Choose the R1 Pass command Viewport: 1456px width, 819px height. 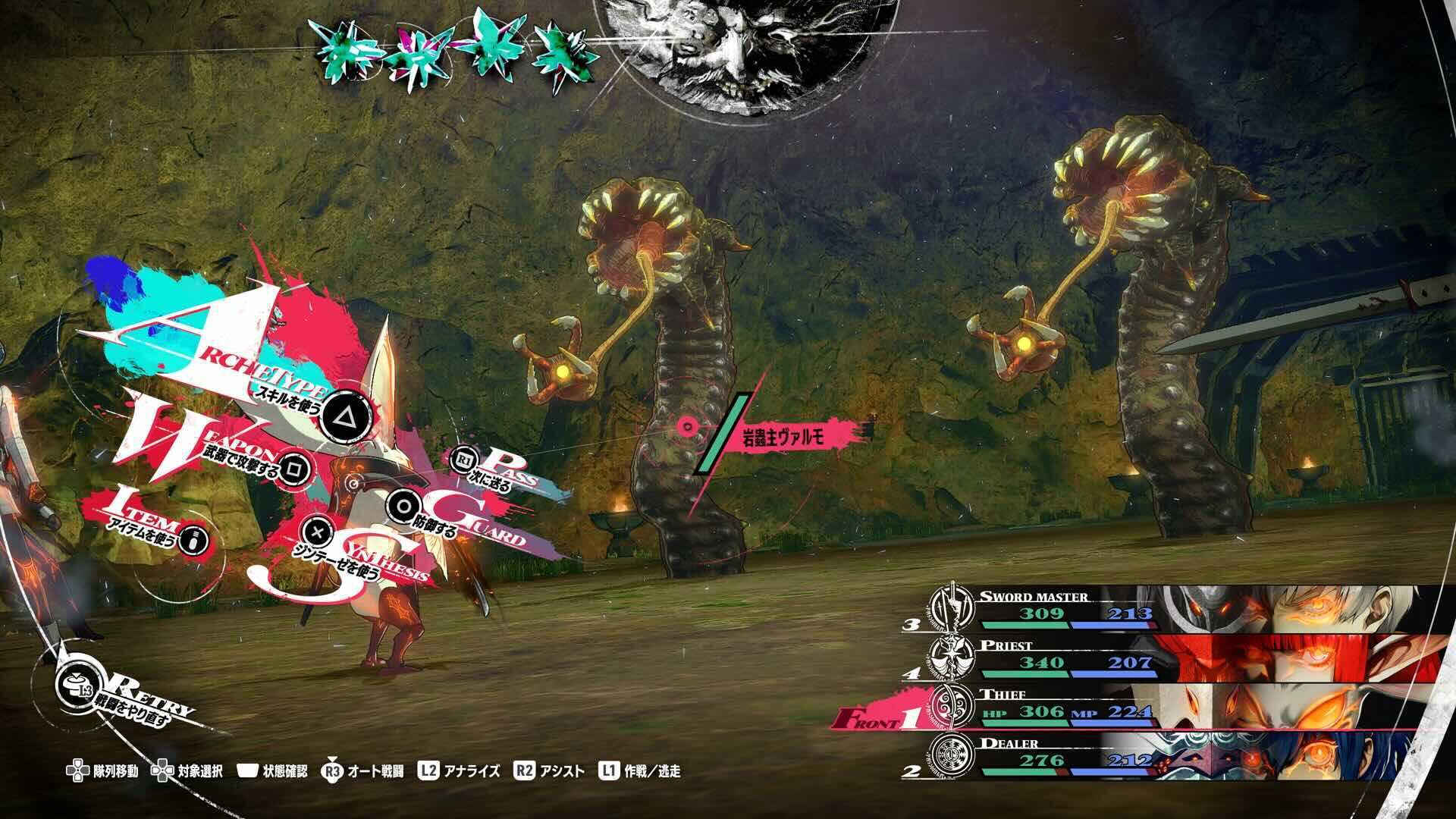tap(465, 459)
